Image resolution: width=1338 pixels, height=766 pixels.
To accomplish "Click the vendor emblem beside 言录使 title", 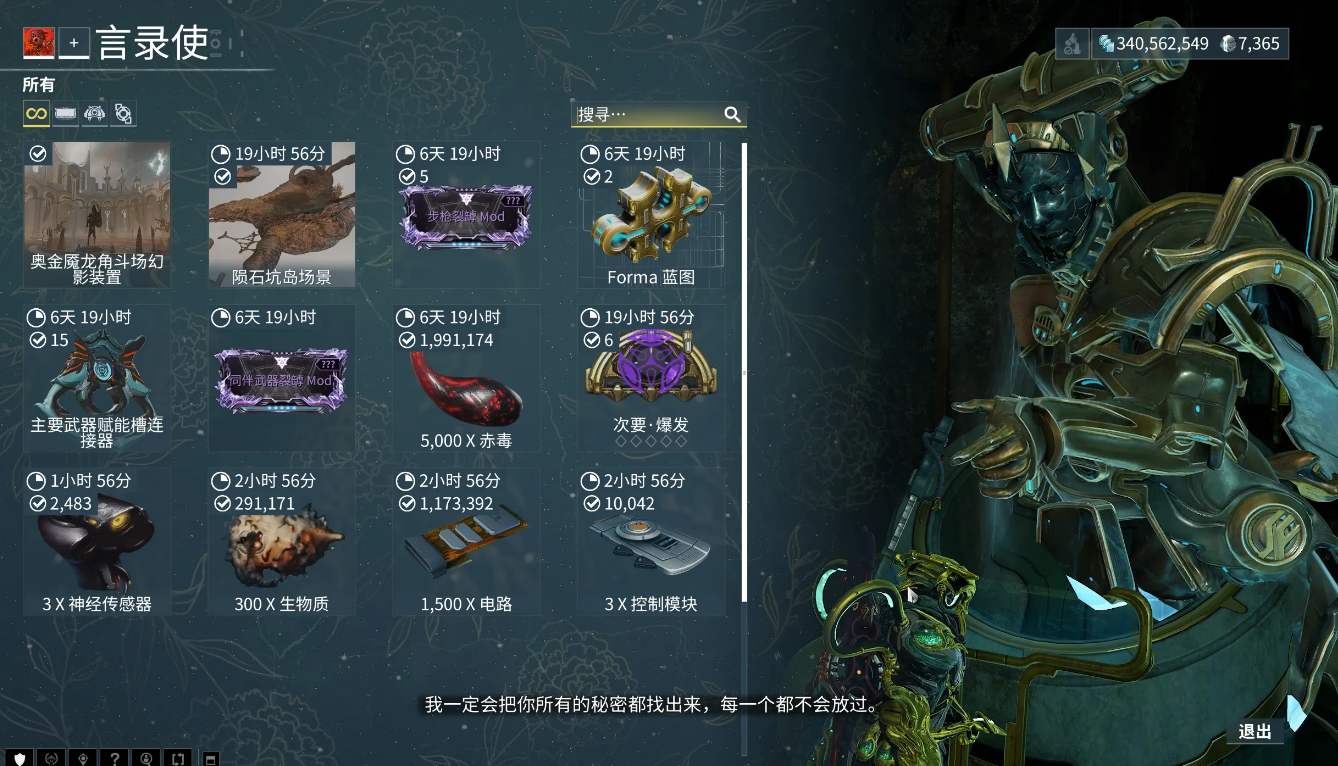I will (x=38, y=42).
